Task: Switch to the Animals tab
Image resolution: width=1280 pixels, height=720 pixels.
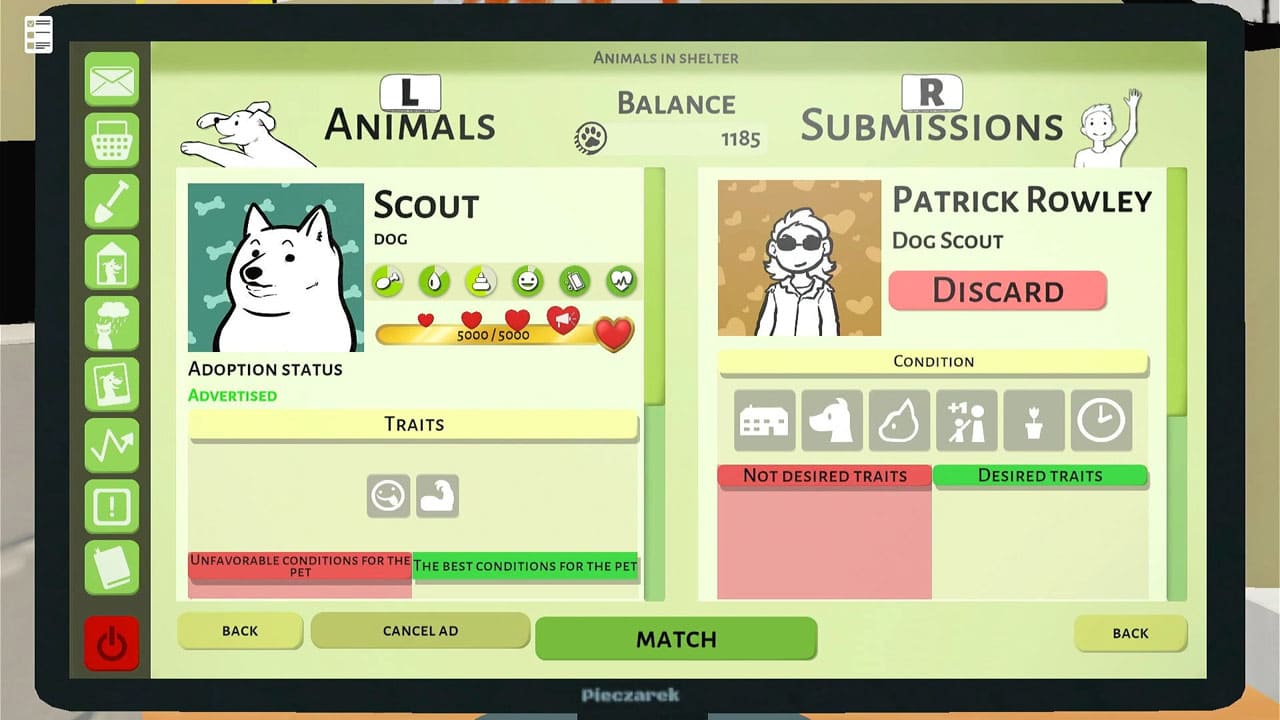Action: click(x=409, y=123)
